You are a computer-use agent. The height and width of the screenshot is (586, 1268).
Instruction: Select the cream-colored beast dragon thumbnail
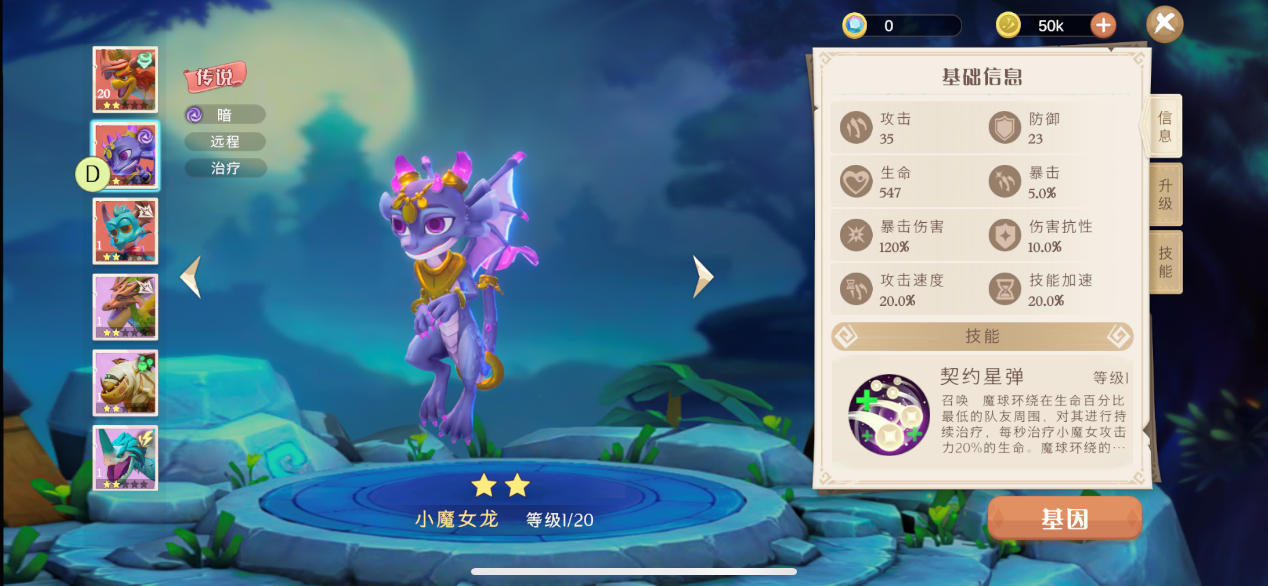click(125, 382)
